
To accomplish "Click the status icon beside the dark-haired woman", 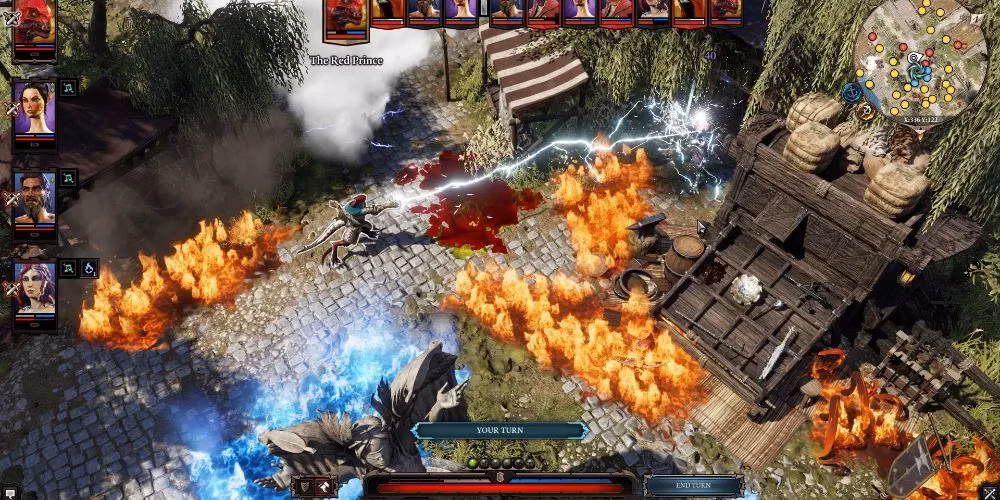I will pos(69,88).
